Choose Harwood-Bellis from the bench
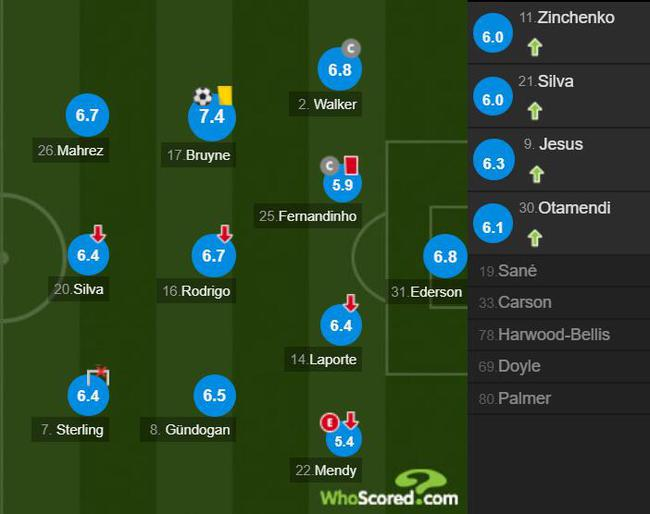Image resolution: width=650 pixels, height=514 pixels. pyautogui.click(x=558, y=335)
